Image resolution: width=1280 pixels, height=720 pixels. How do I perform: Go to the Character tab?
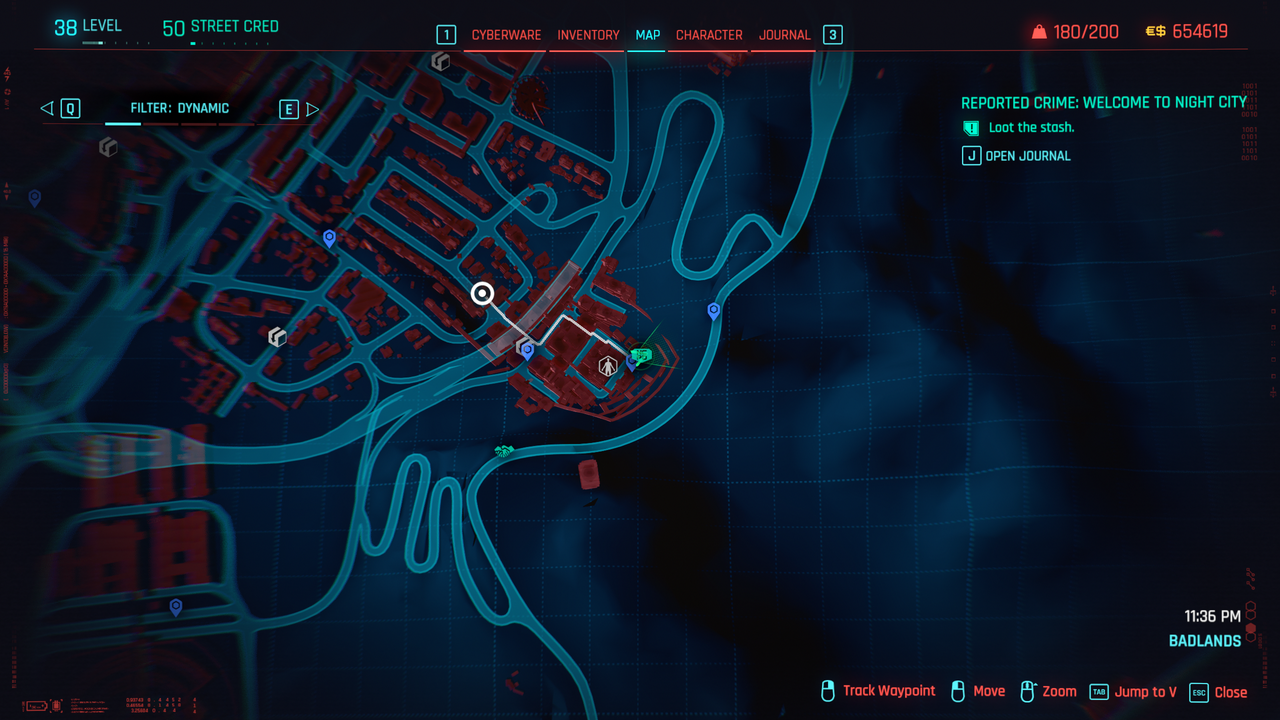(709, 35)
